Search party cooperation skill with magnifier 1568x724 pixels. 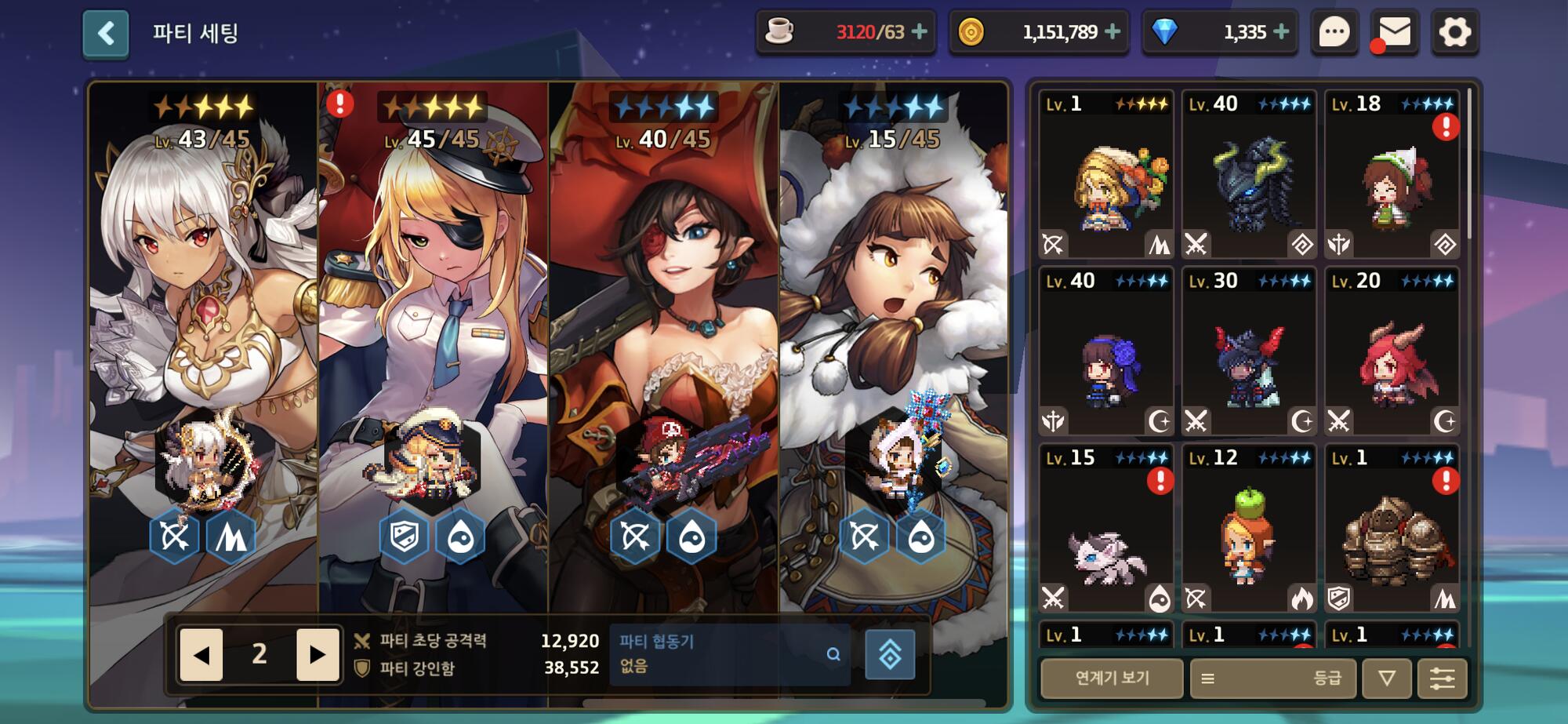tap(833, 653)
